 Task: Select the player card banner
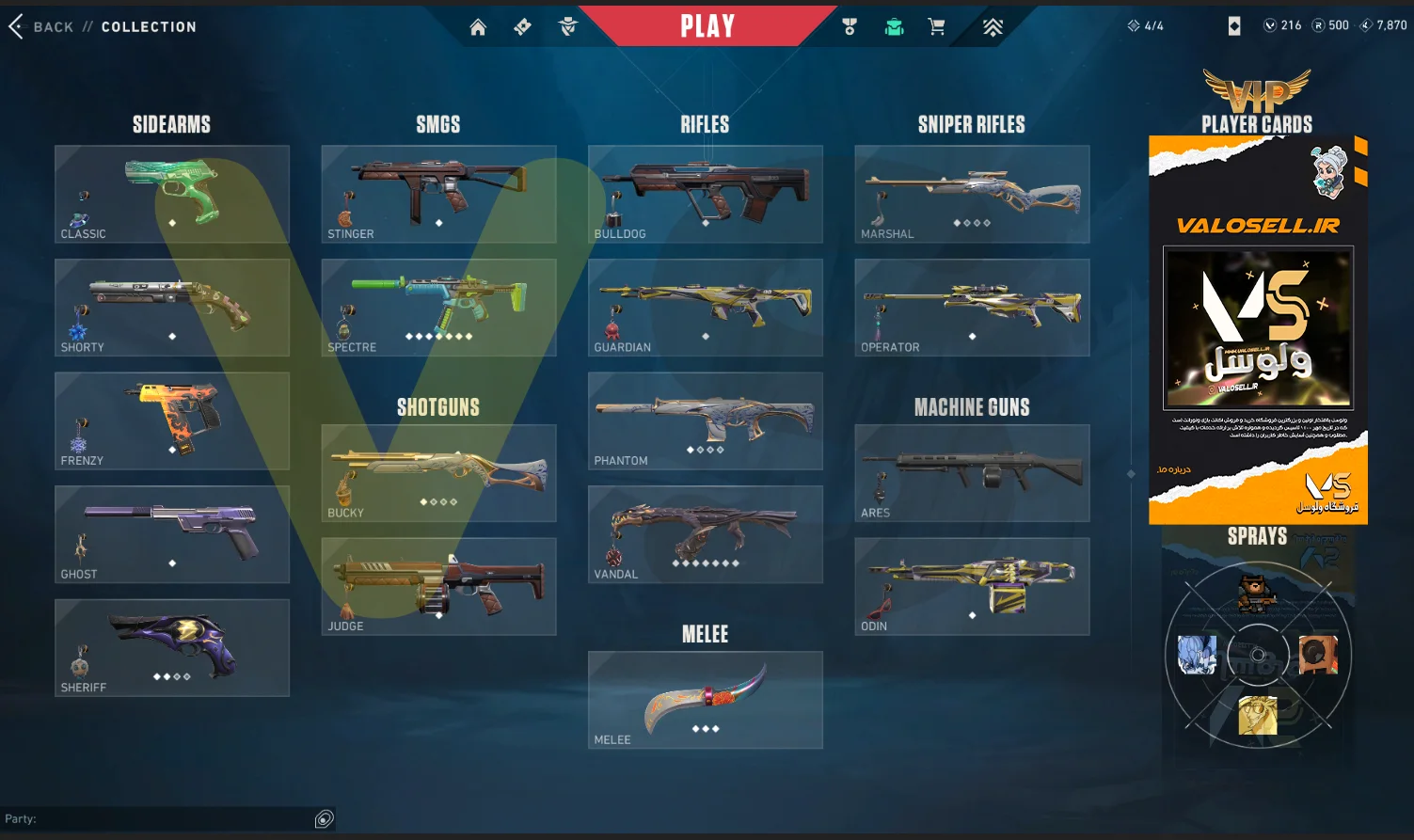pos(1258,329)
